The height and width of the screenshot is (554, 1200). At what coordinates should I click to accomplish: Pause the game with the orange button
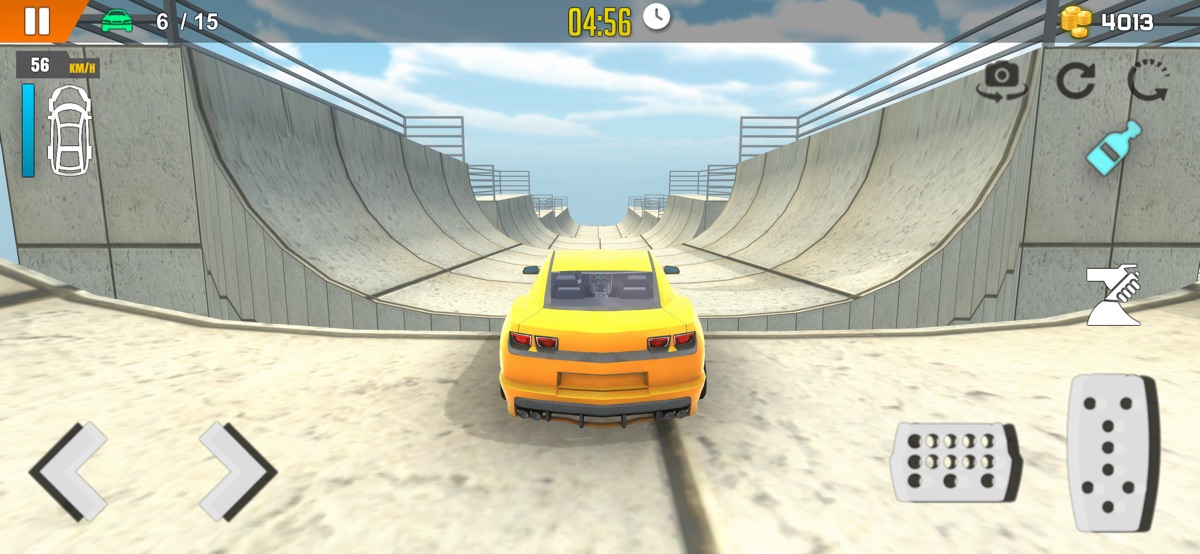[36, 20]
